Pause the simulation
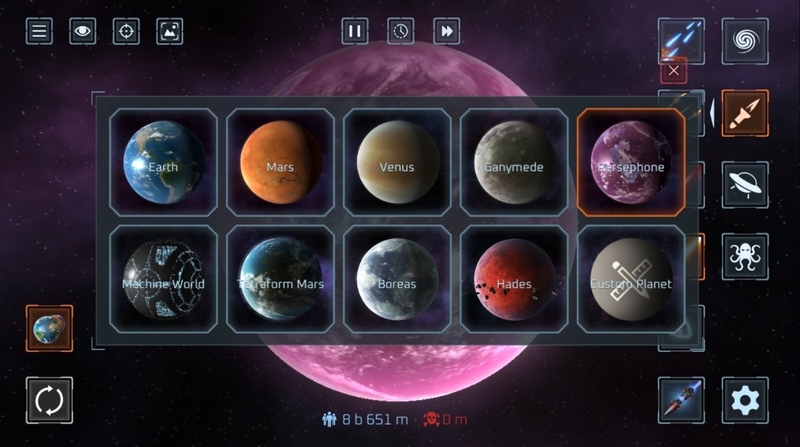The image size is (800, 447). 354,31
